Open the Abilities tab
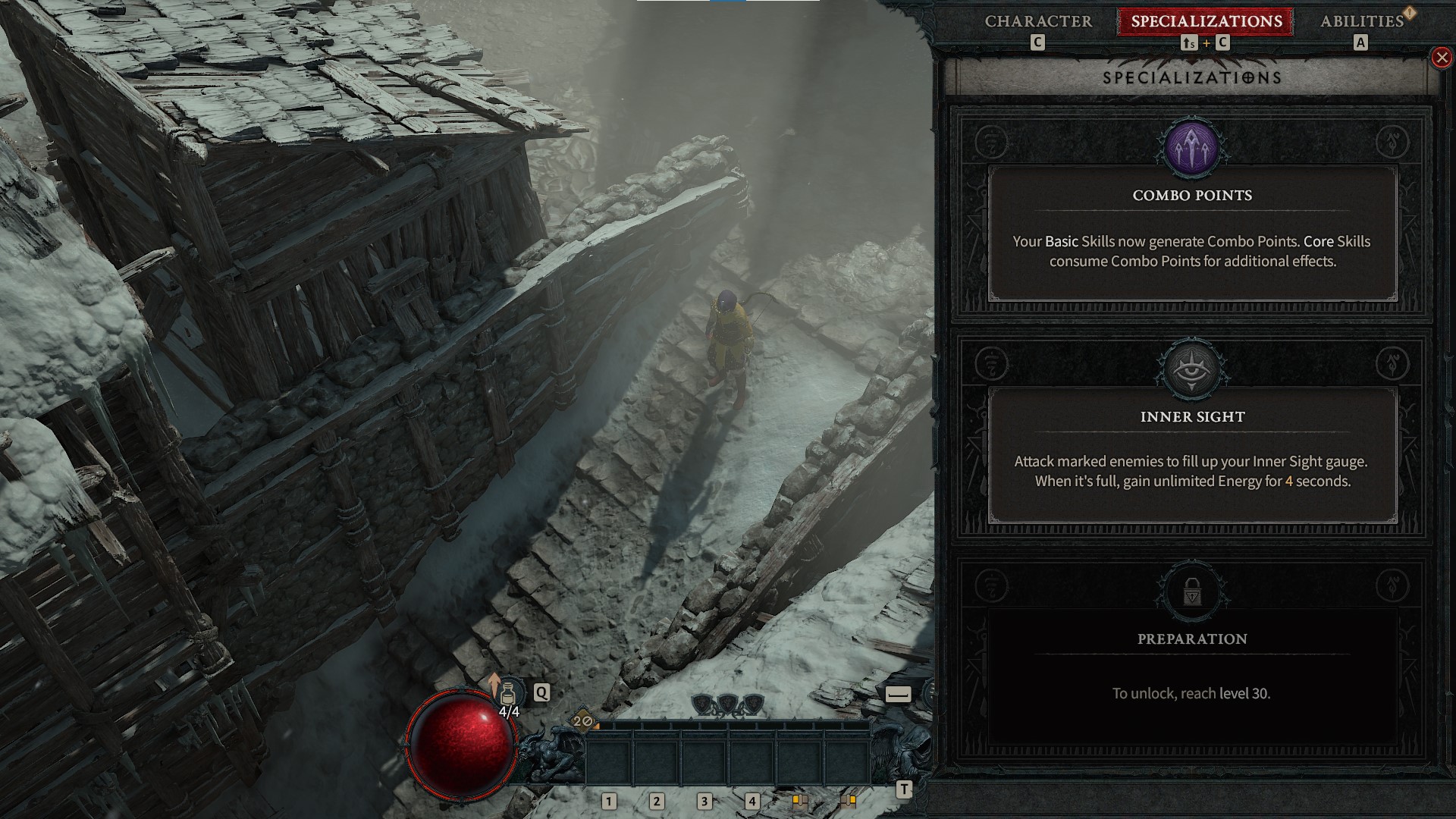The height and width of the screenshot is (819, 1456). point(1363,22)
